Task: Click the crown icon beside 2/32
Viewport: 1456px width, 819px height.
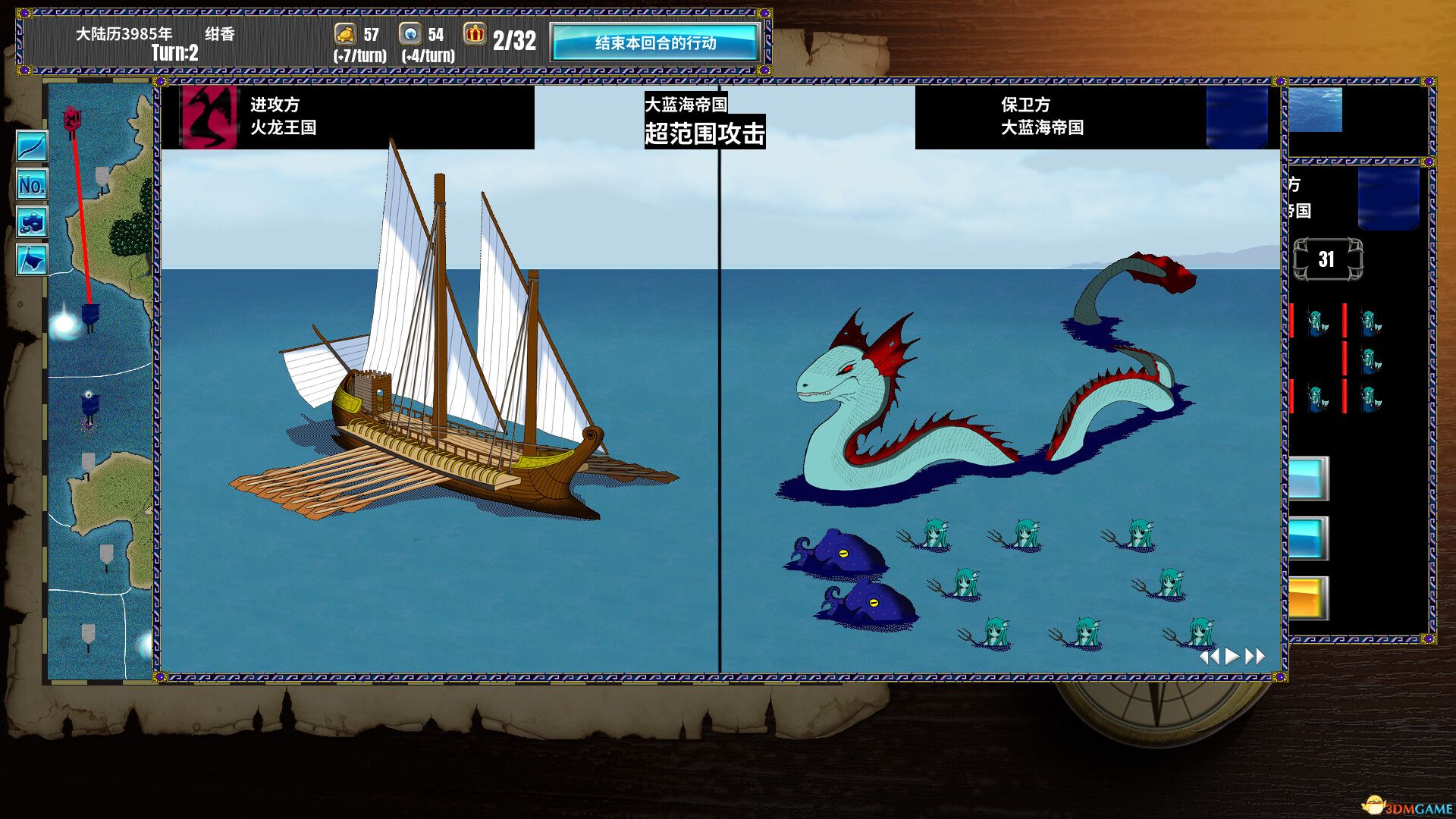Action: [x=475, y=34]
